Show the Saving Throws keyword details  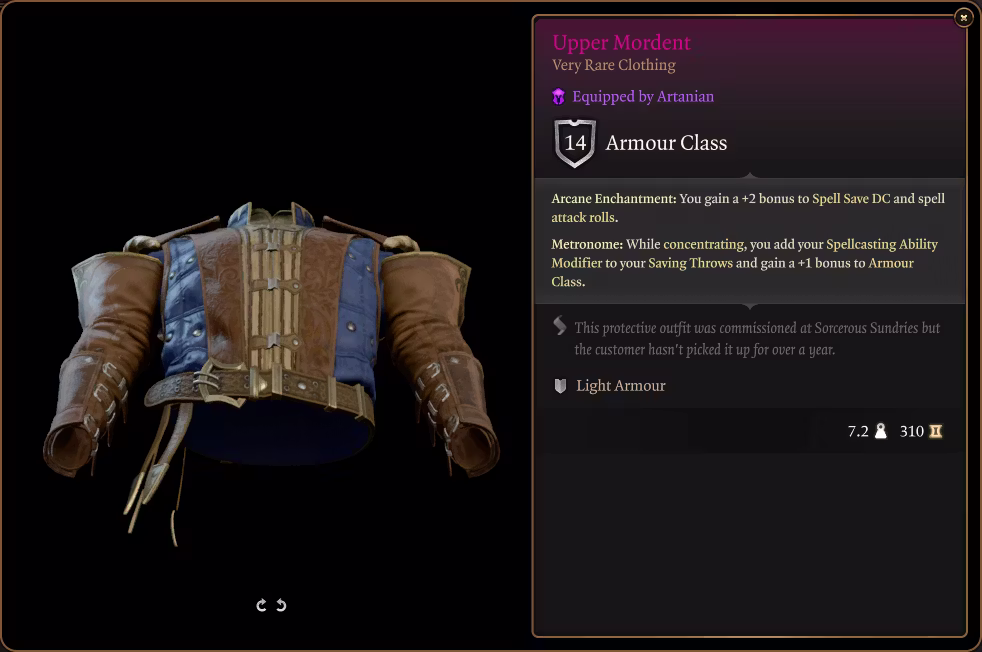coord(690,263)
